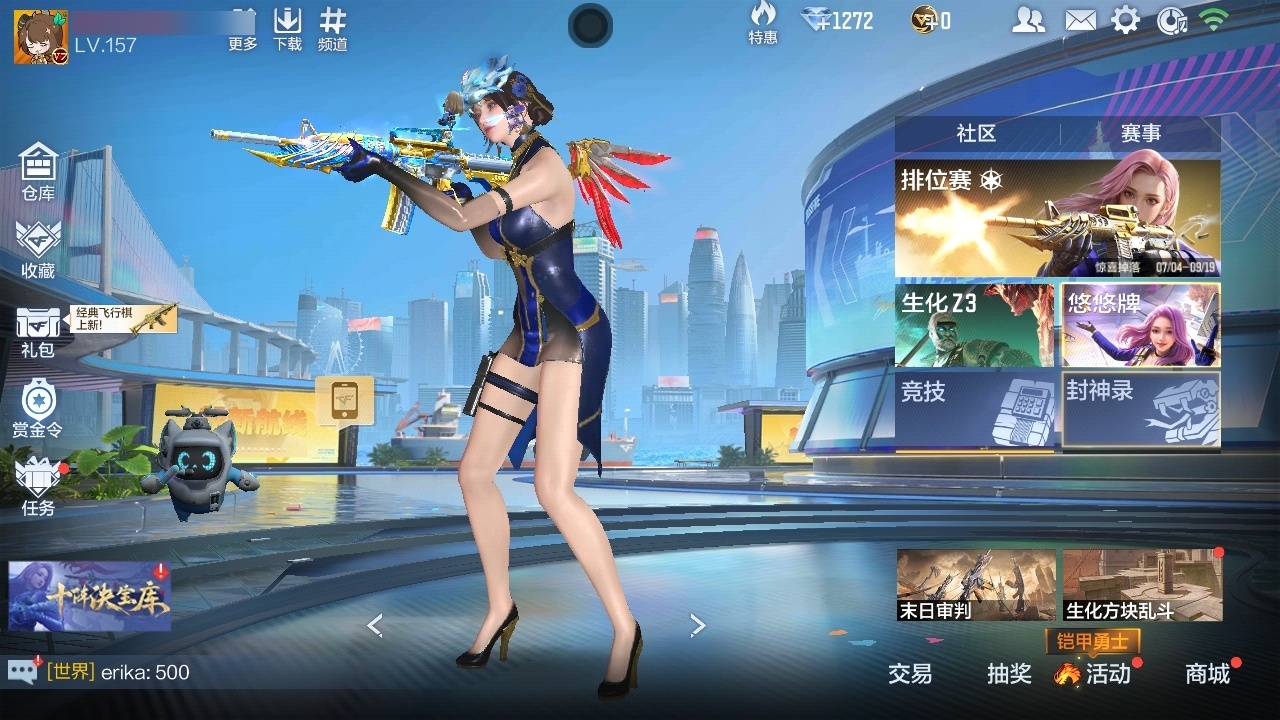Open the 竞技 competitive mode

coord(974,409)
